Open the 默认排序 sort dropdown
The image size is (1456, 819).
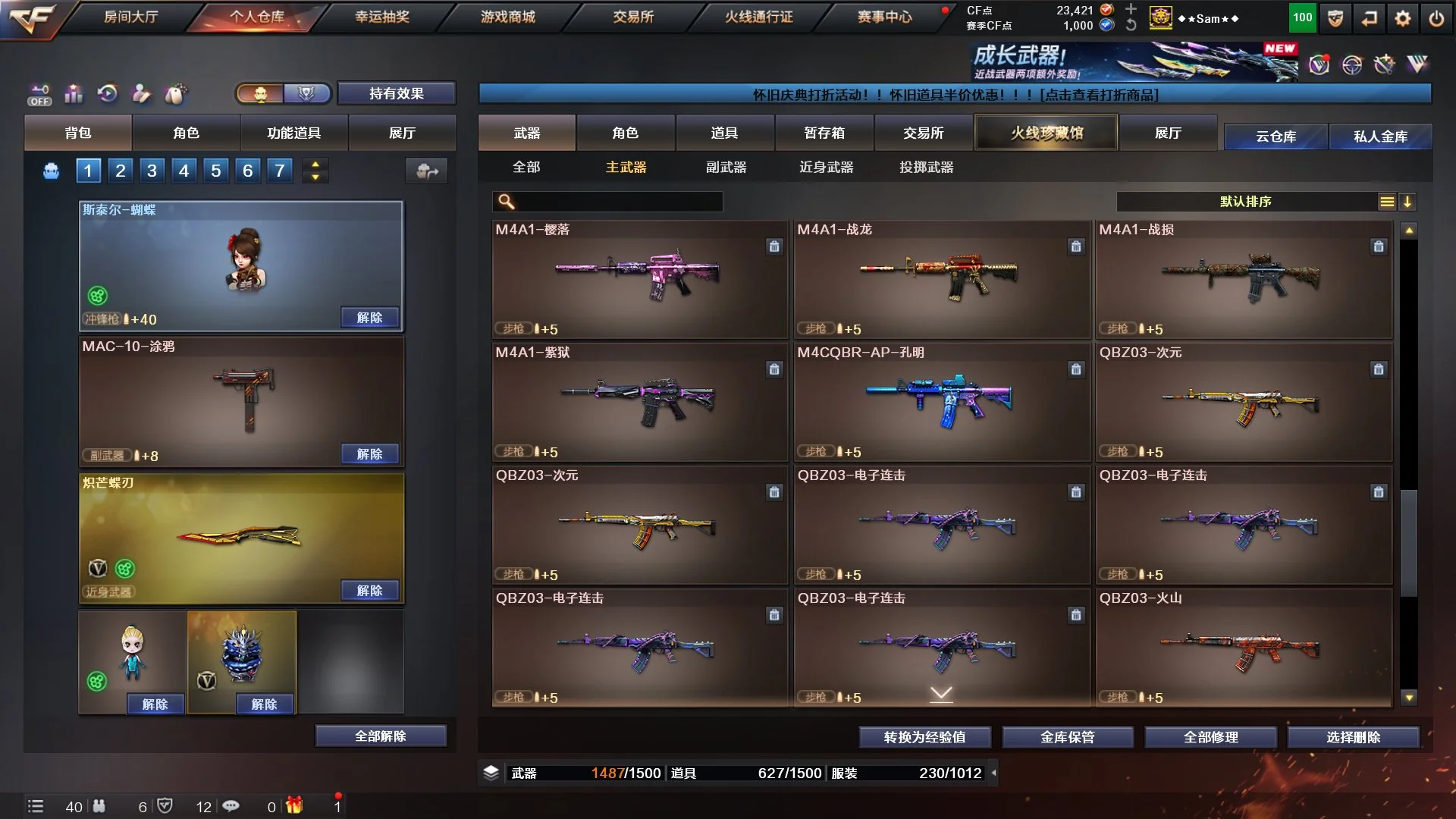pyautogui.click(x=1245, y=201)
